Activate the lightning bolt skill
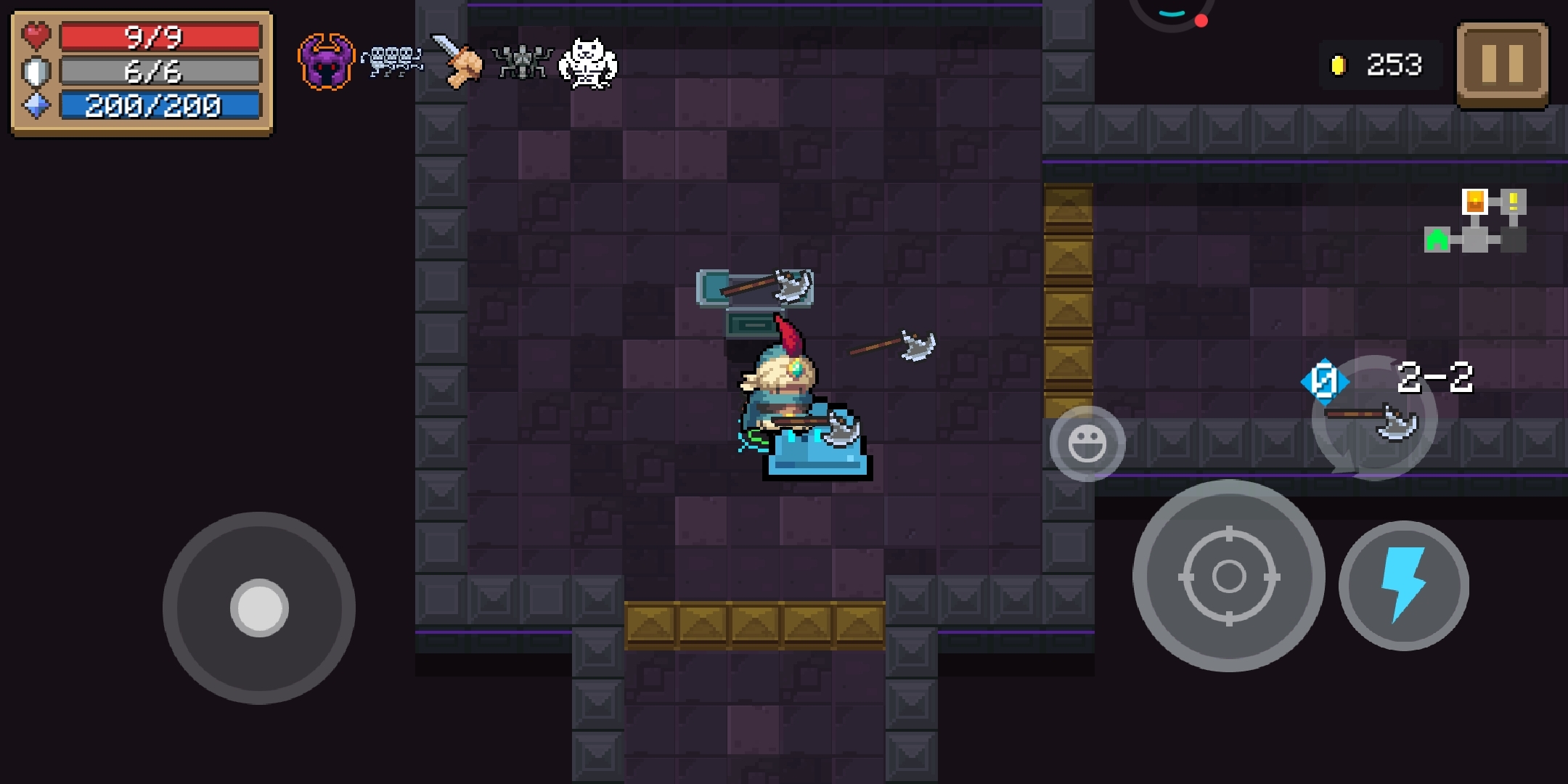This screenshot has height=784, width=1568. [x=1403, y=585]
